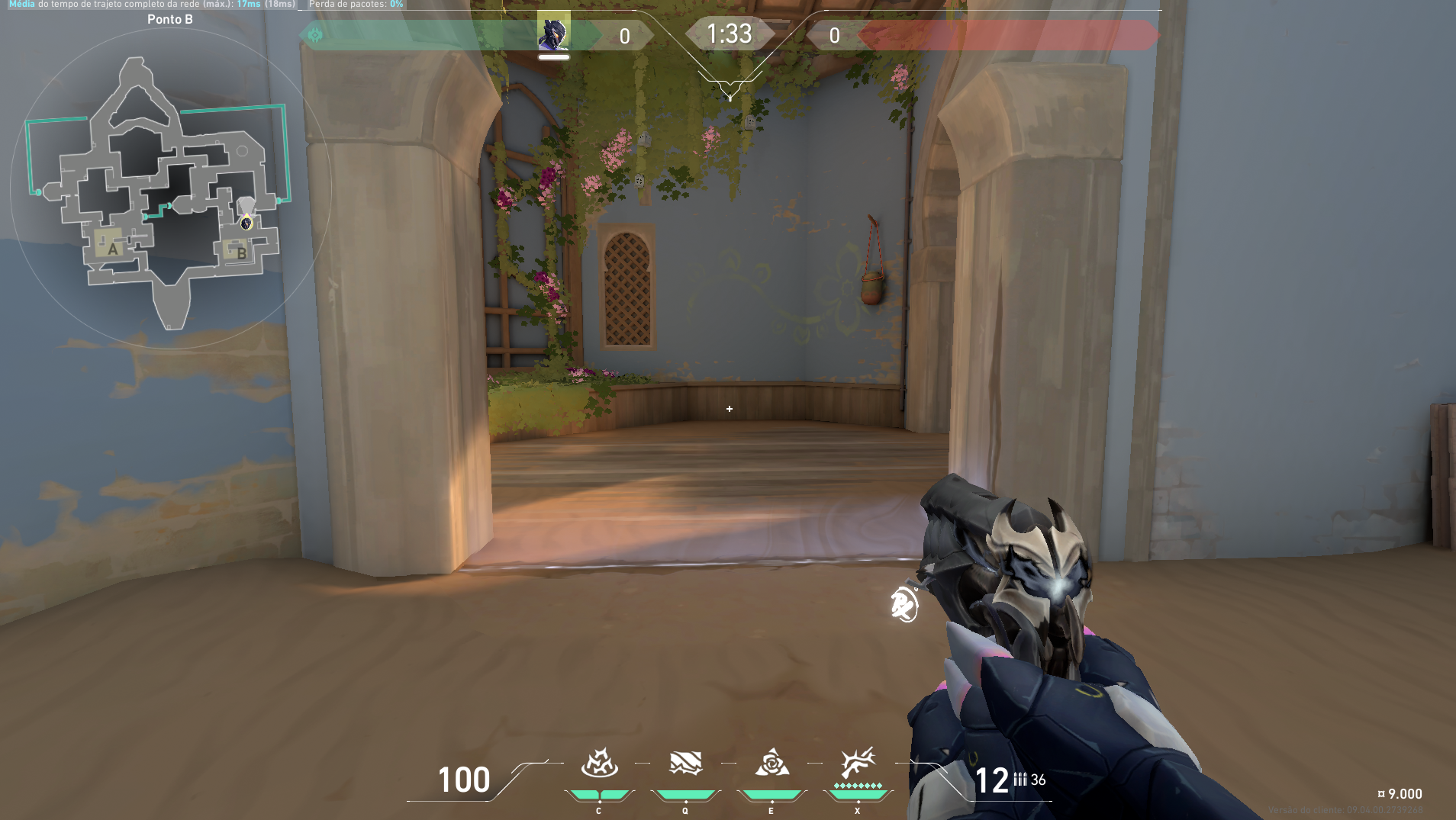Trigger the Steel Garden ultimate icon
Image resolution: width=1456 pixels, height=820 pixels.
pos(857,763)
